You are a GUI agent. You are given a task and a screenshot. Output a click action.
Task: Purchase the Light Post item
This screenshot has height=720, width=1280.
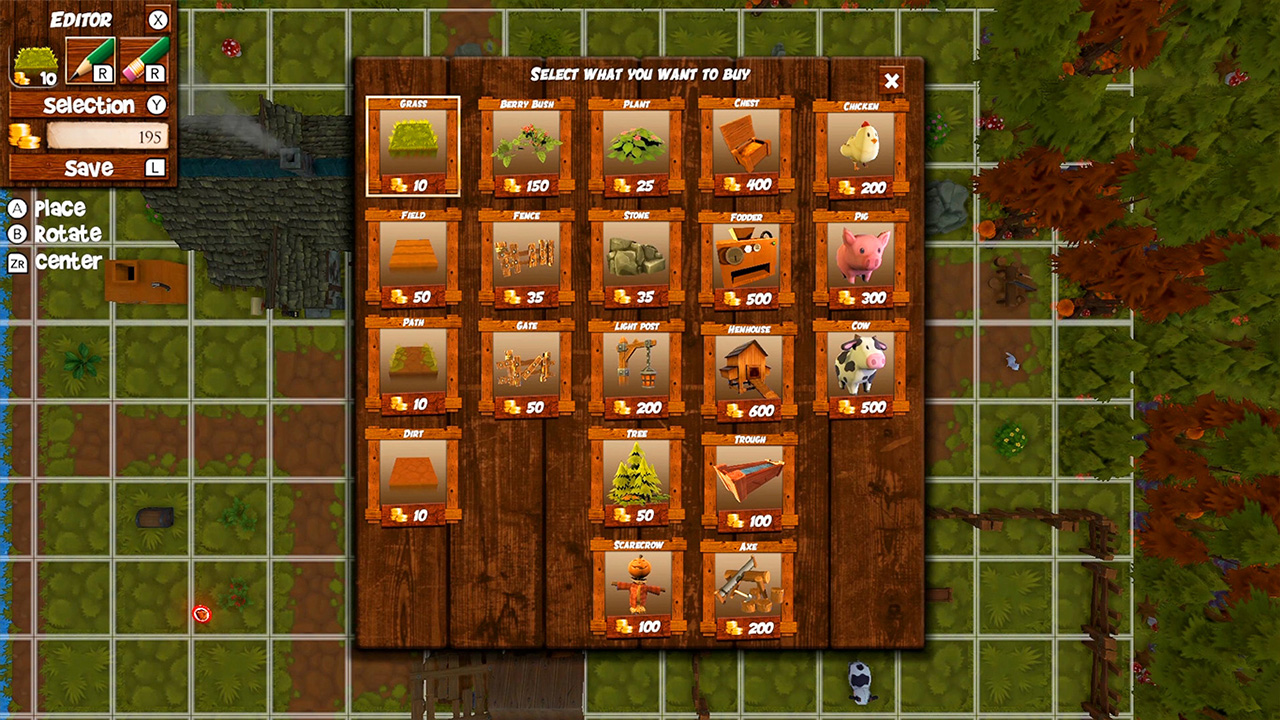(638, 369)
